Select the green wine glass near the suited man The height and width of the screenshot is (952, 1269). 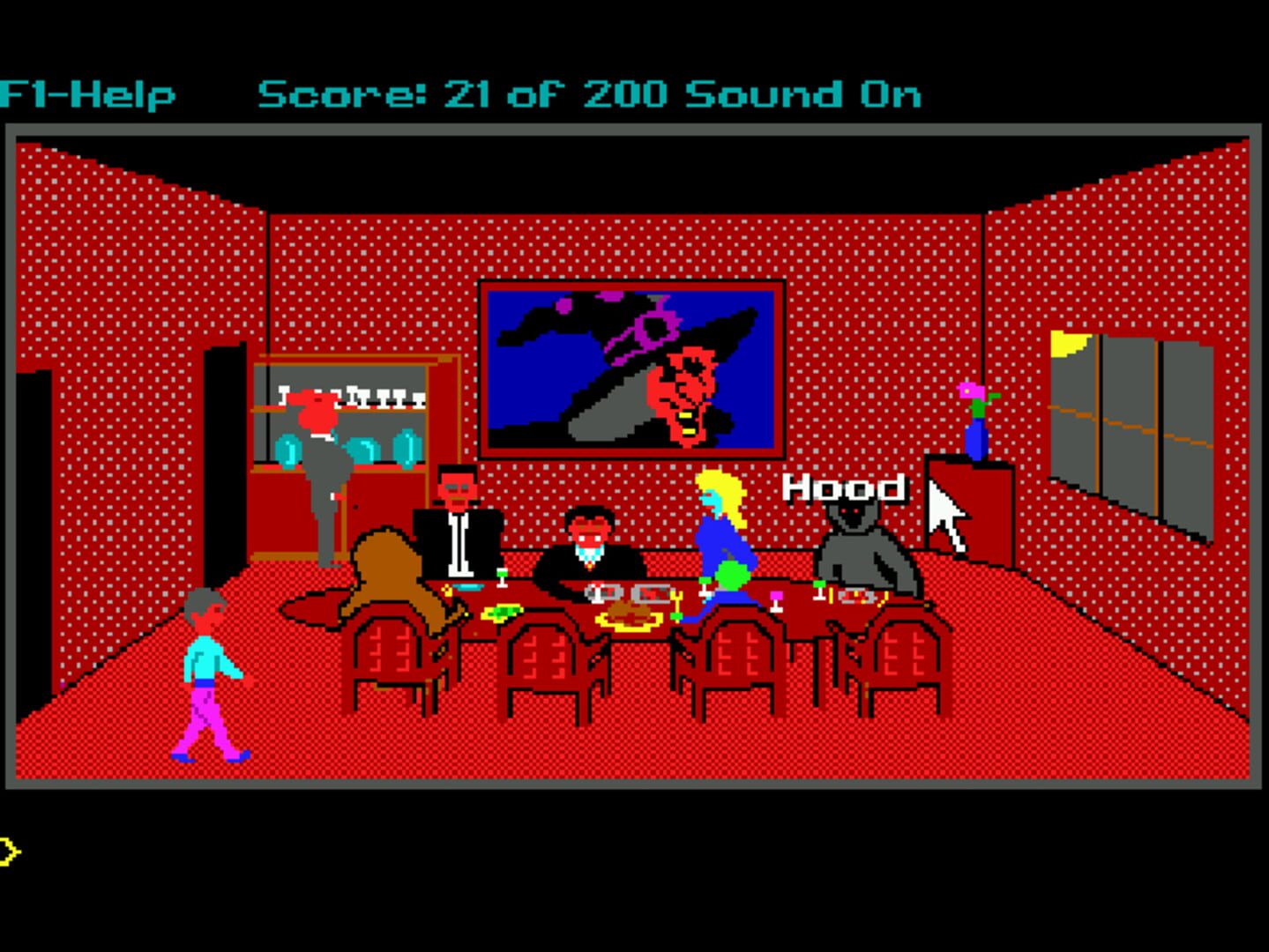500,577
